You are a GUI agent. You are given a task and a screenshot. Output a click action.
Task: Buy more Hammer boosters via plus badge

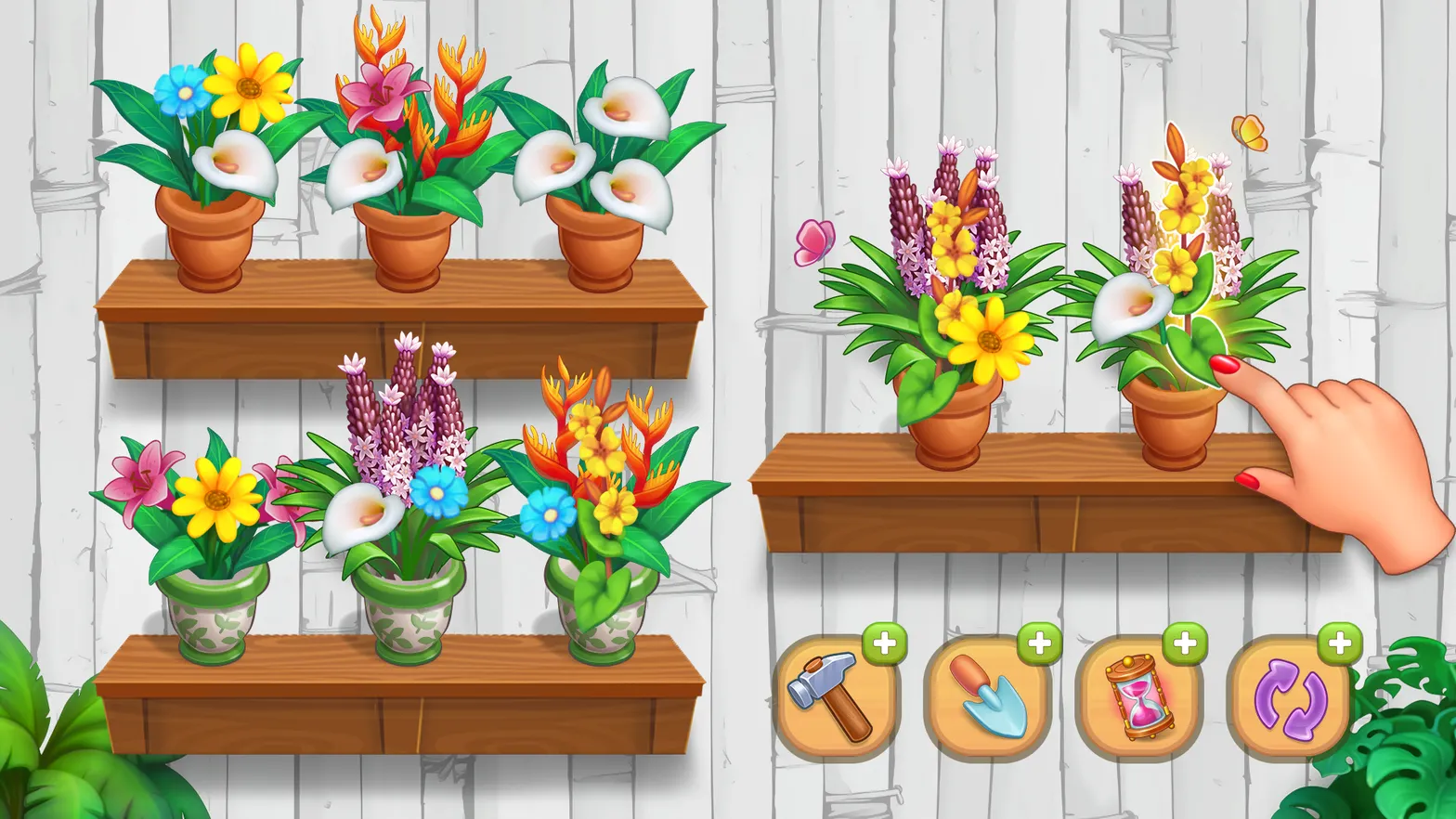click(884, 643)
